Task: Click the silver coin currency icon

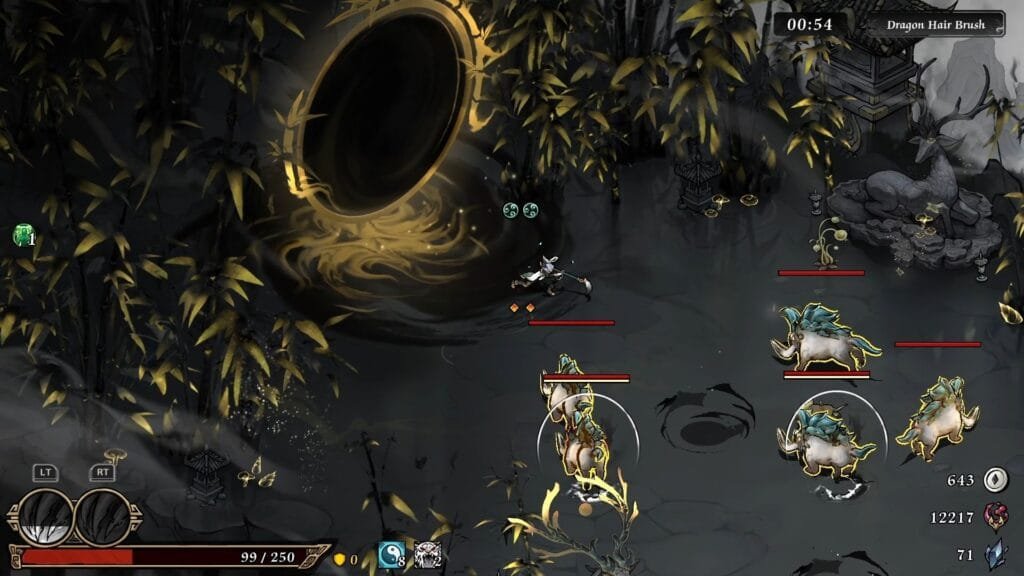Action: point(994,480)
